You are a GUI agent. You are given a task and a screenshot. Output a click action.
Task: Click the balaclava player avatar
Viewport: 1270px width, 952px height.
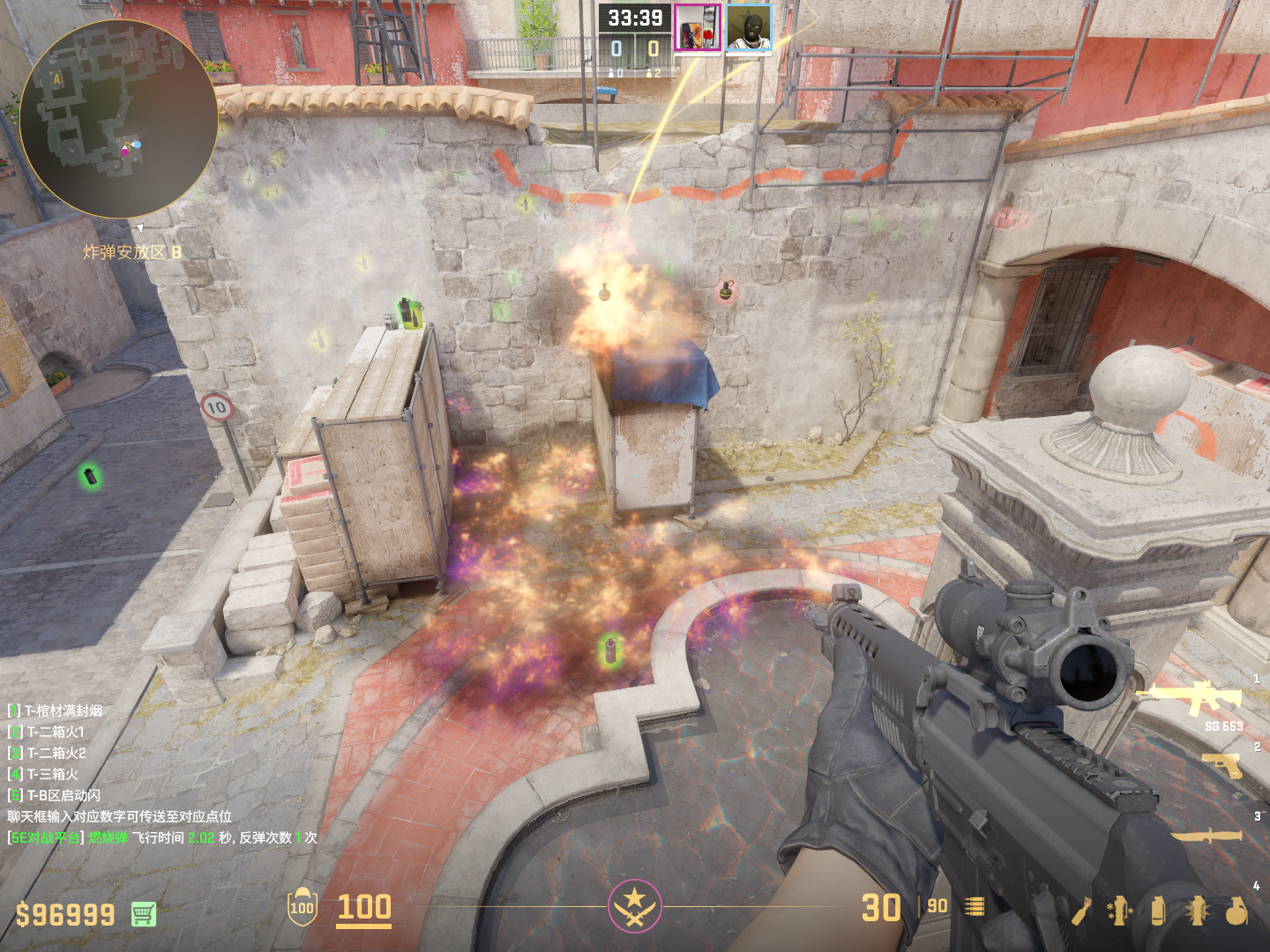coord(749,28)
